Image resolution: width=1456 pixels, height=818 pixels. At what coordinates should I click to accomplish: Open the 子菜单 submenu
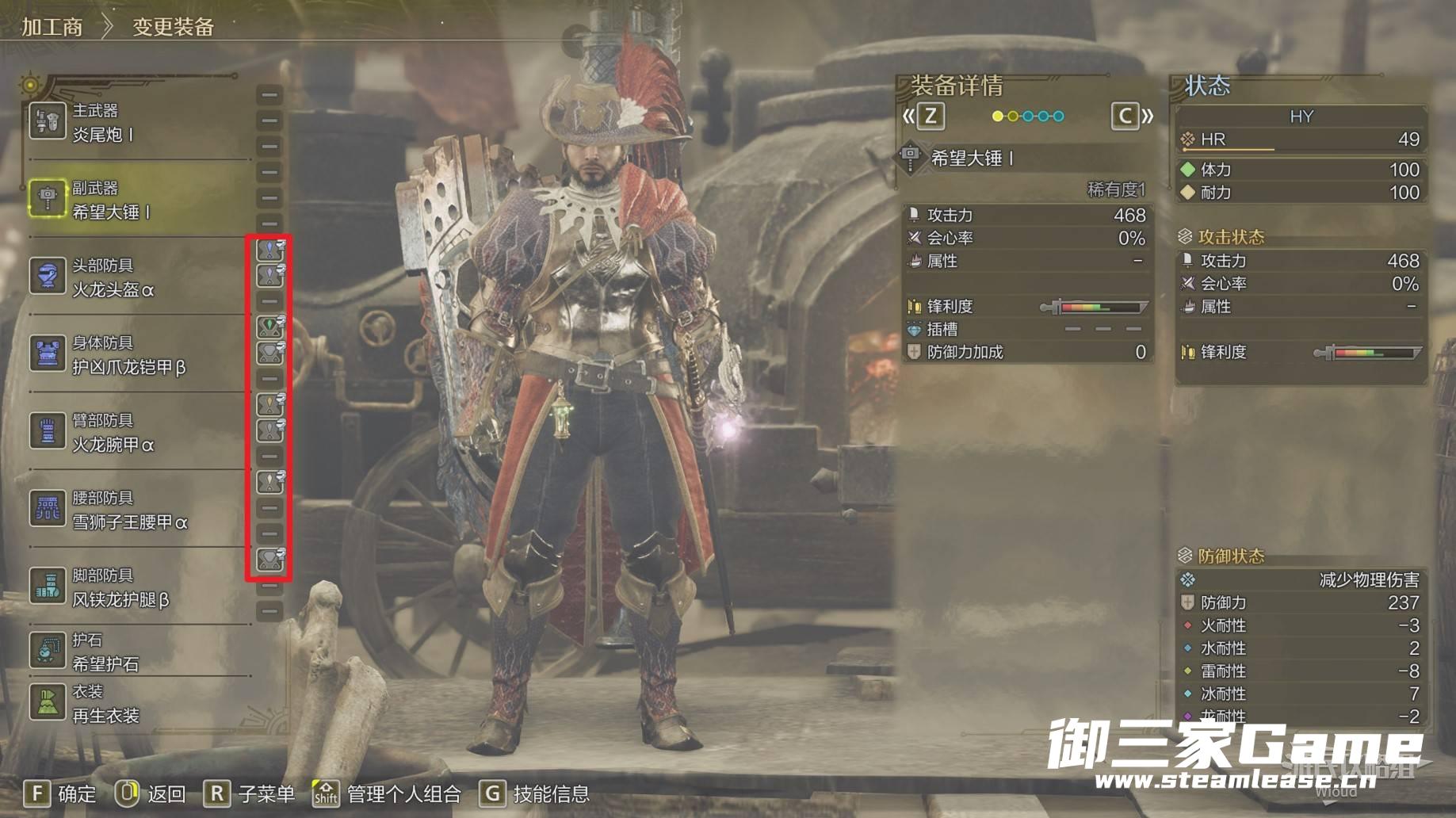tap(249, 793)
